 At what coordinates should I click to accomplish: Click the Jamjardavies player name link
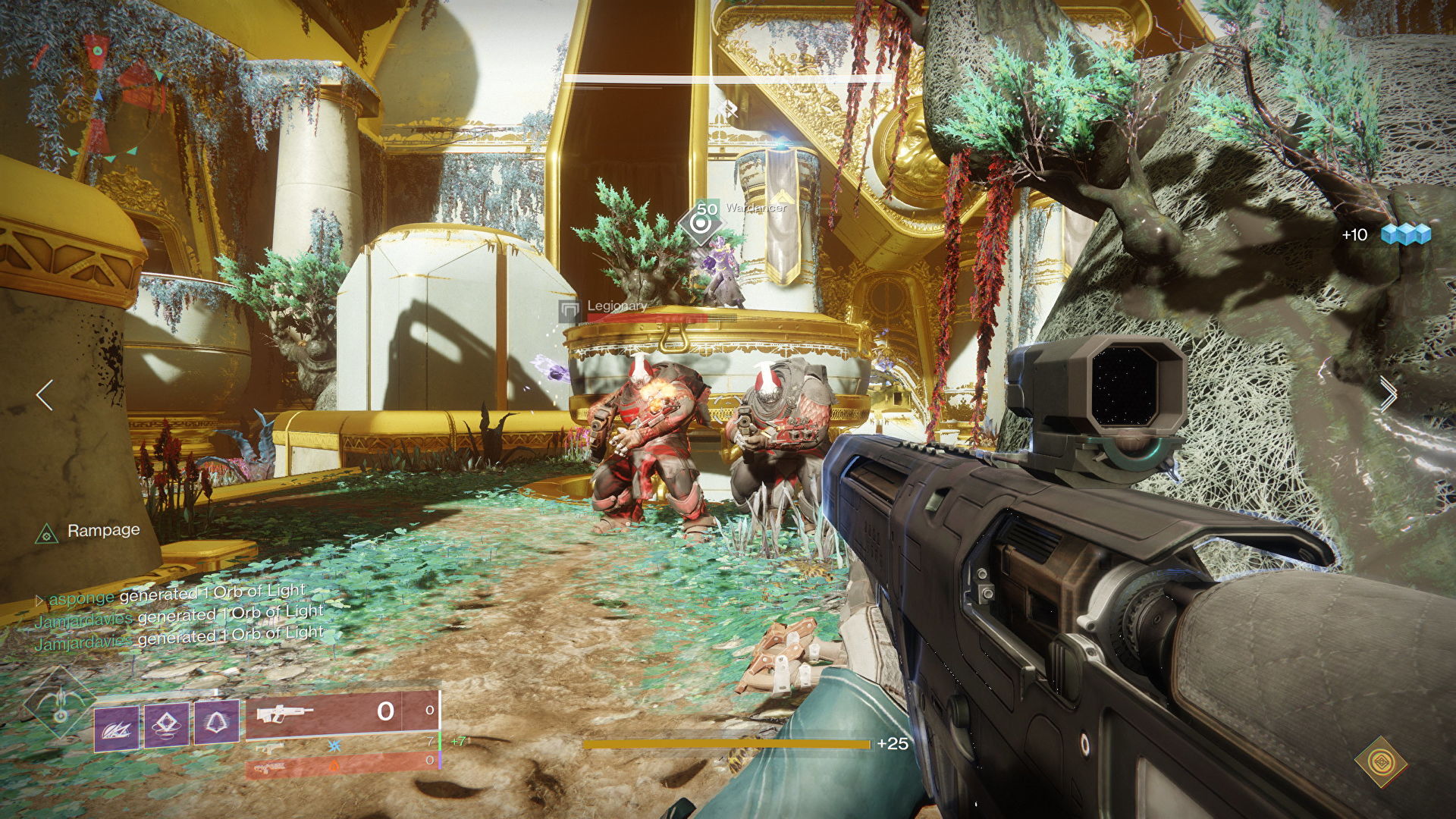pyautogui.click(x=83, y=620)
